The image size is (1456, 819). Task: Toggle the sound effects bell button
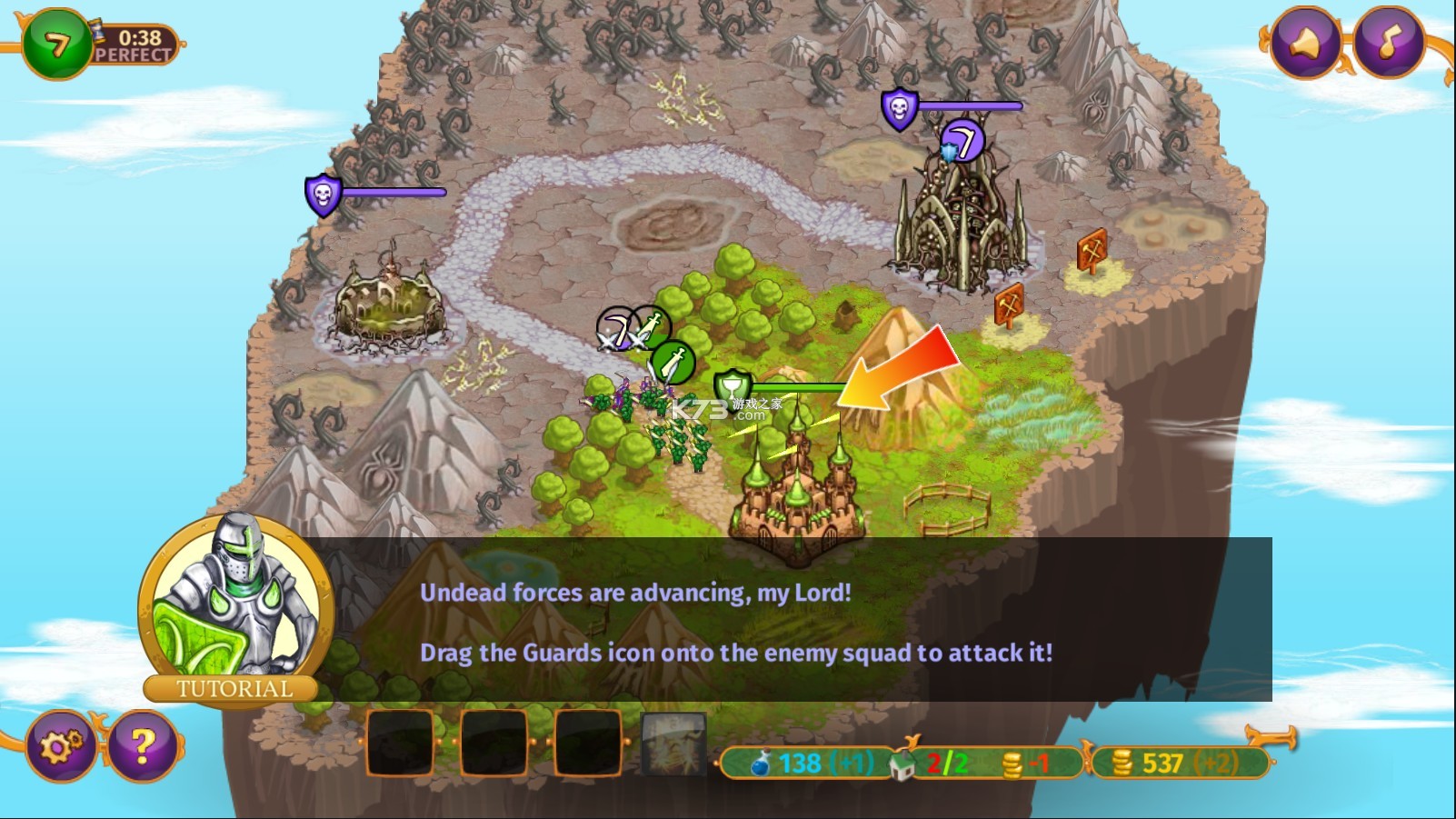(x=1305, y=42)
